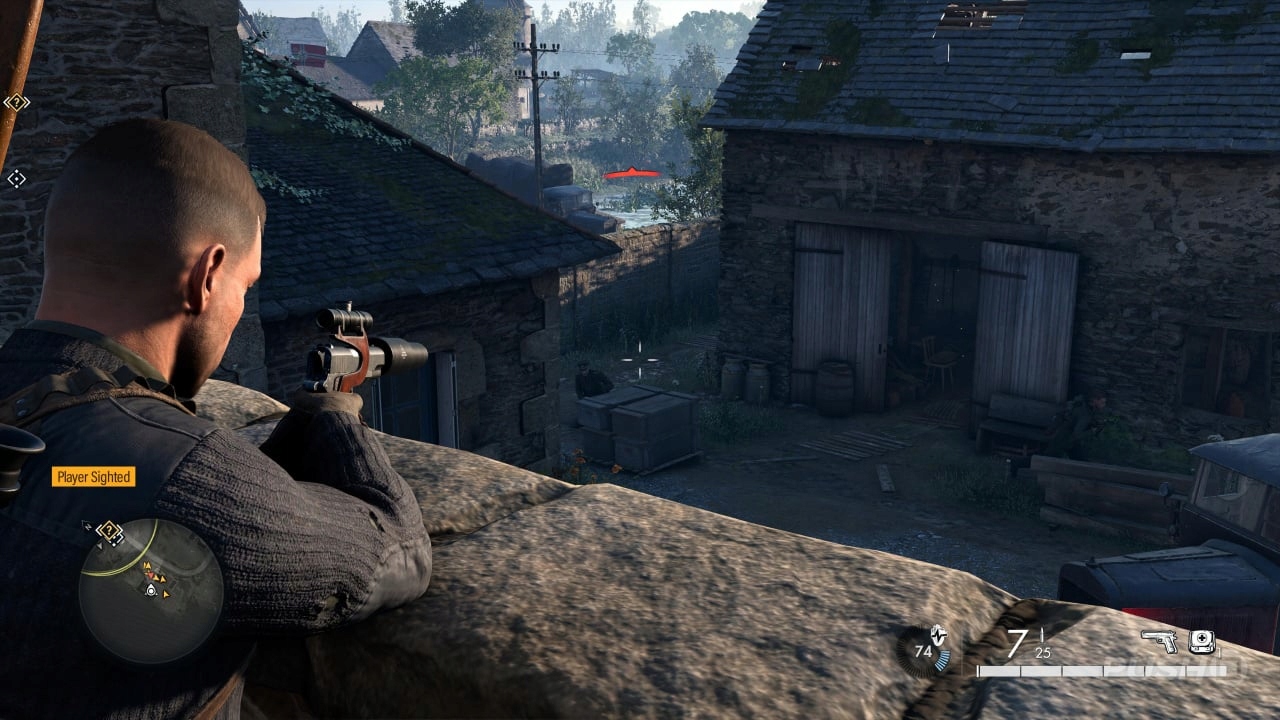
Task: Use the medkit item icon
Action: [x=1202, y=641]
